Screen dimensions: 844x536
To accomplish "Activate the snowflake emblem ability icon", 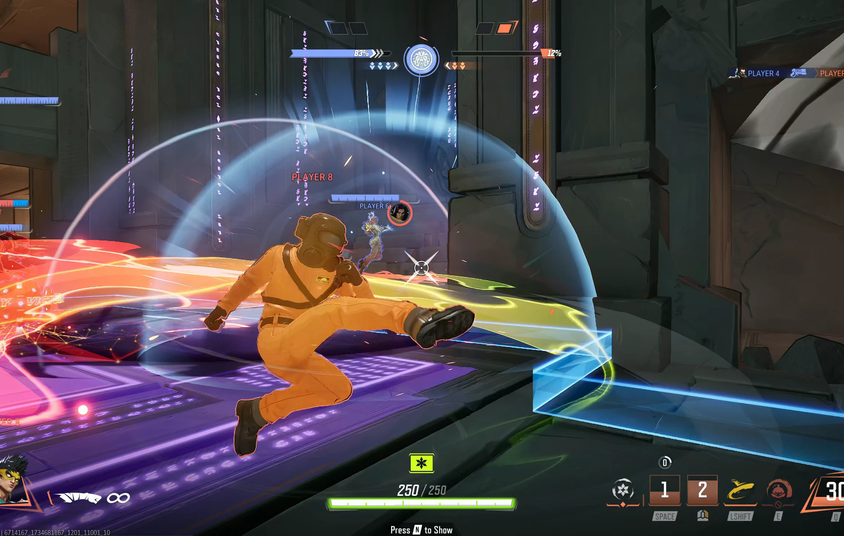I will click(624, 492).
